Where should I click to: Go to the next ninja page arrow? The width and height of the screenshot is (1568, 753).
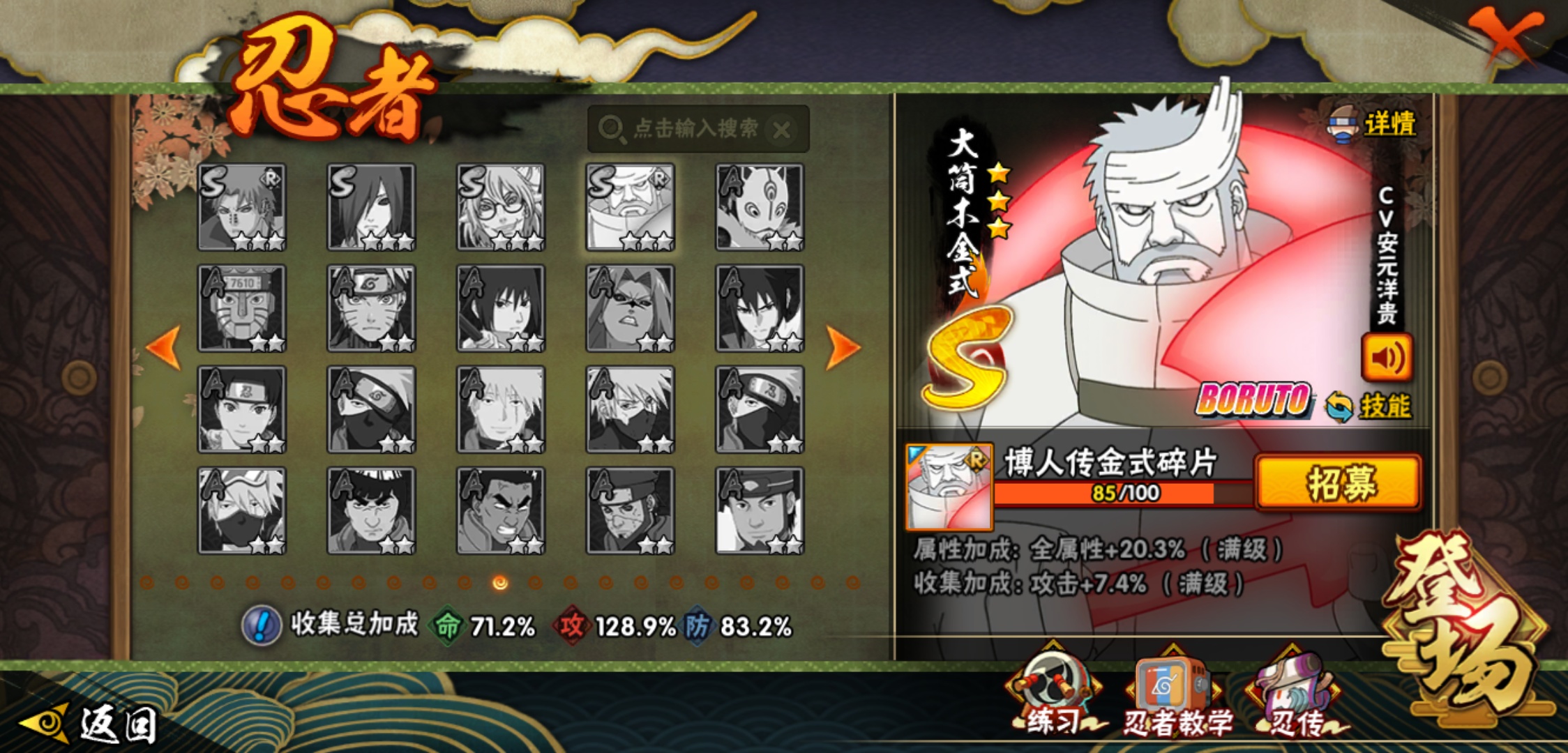[842, 347]
